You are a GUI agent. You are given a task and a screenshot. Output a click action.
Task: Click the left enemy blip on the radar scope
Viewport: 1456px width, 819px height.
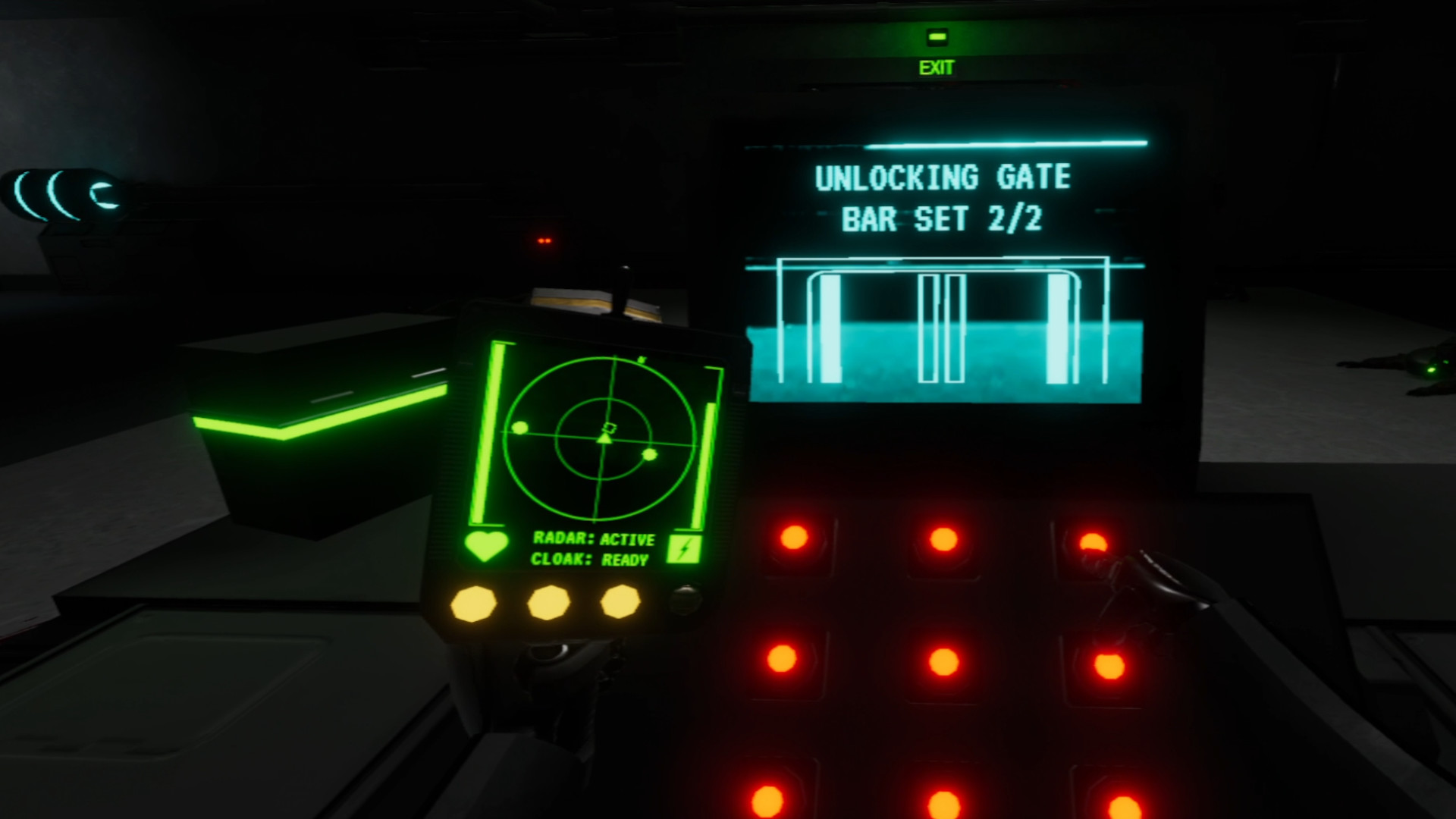[522, 428]
